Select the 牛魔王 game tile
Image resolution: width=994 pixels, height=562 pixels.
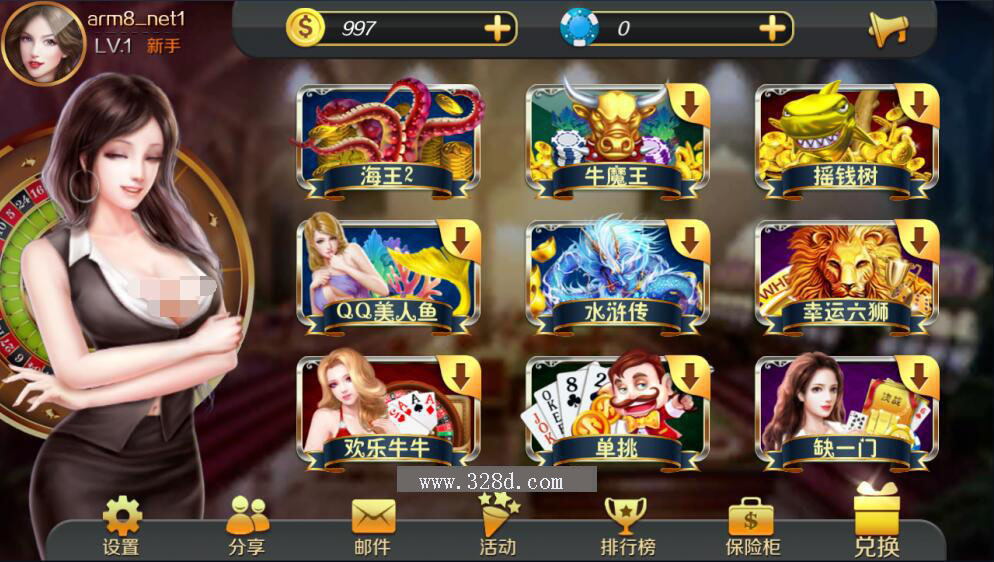617,142
